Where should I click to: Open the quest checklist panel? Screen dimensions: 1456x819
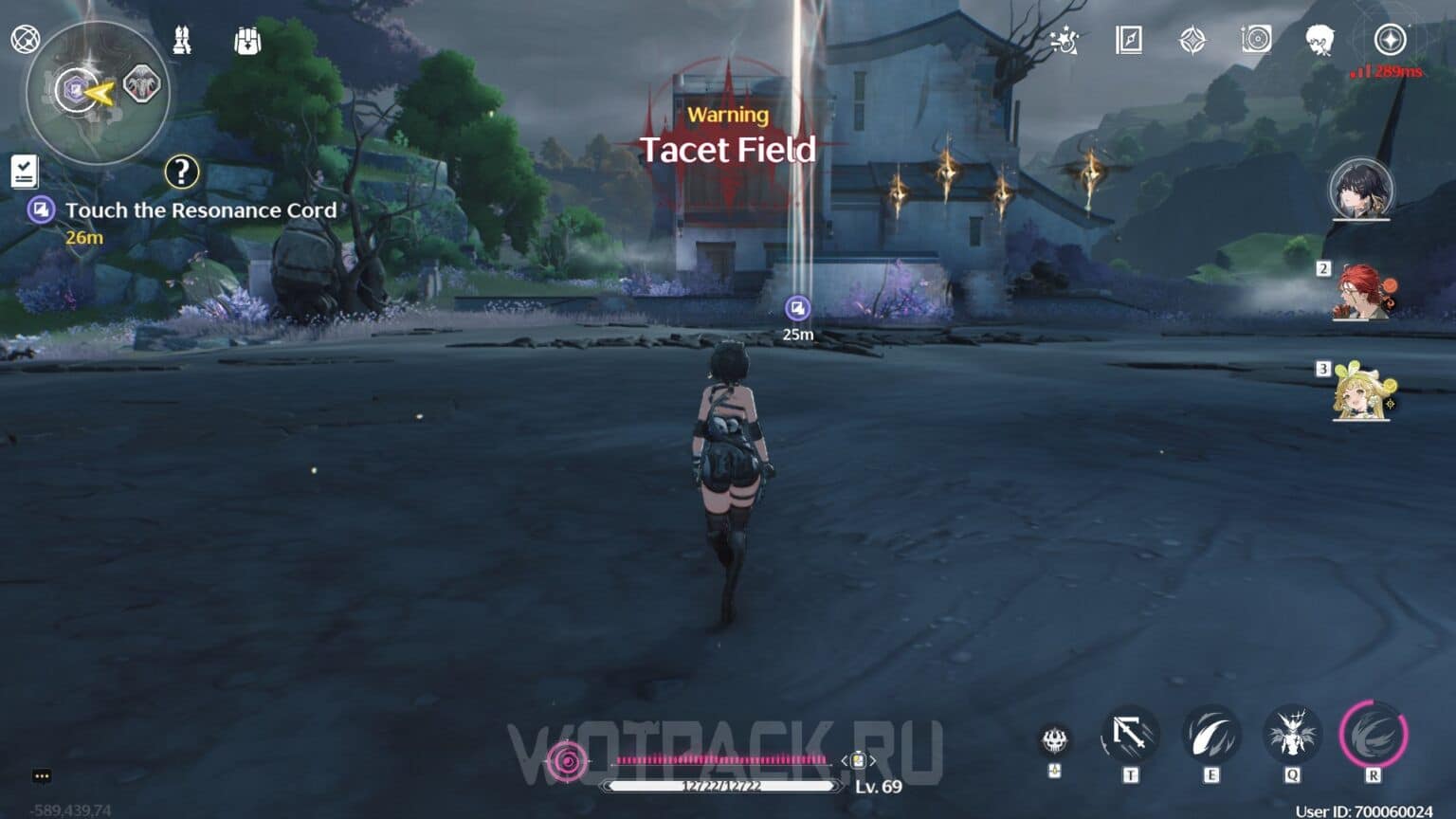point(23,171)
